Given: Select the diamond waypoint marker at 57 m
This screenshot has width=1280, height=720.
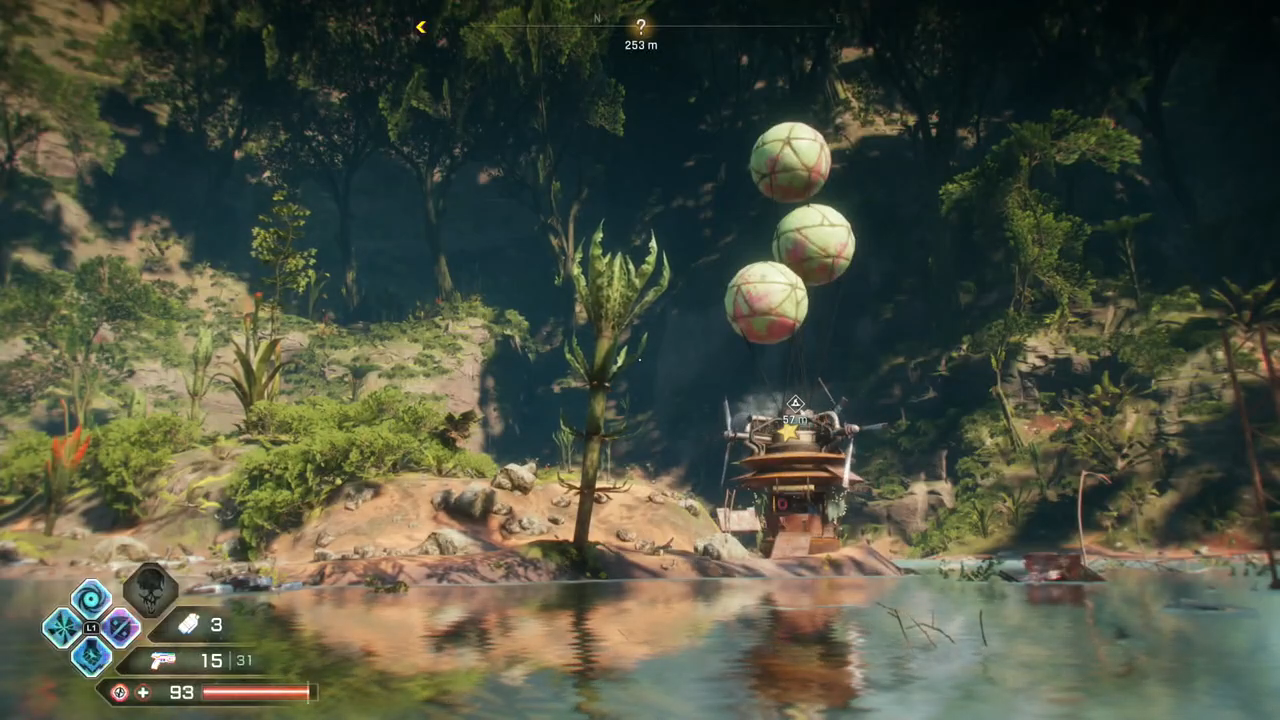Looking at the screenshot, I should [x=795, y=404].
